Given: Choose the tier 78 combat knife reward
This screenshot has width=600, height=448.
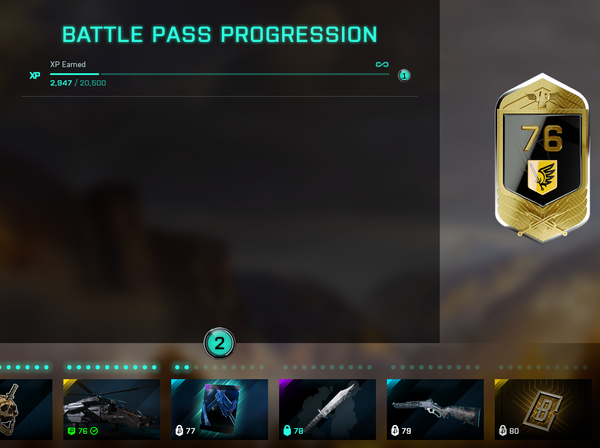Looking at the screenshot, I should coord(327,409).
